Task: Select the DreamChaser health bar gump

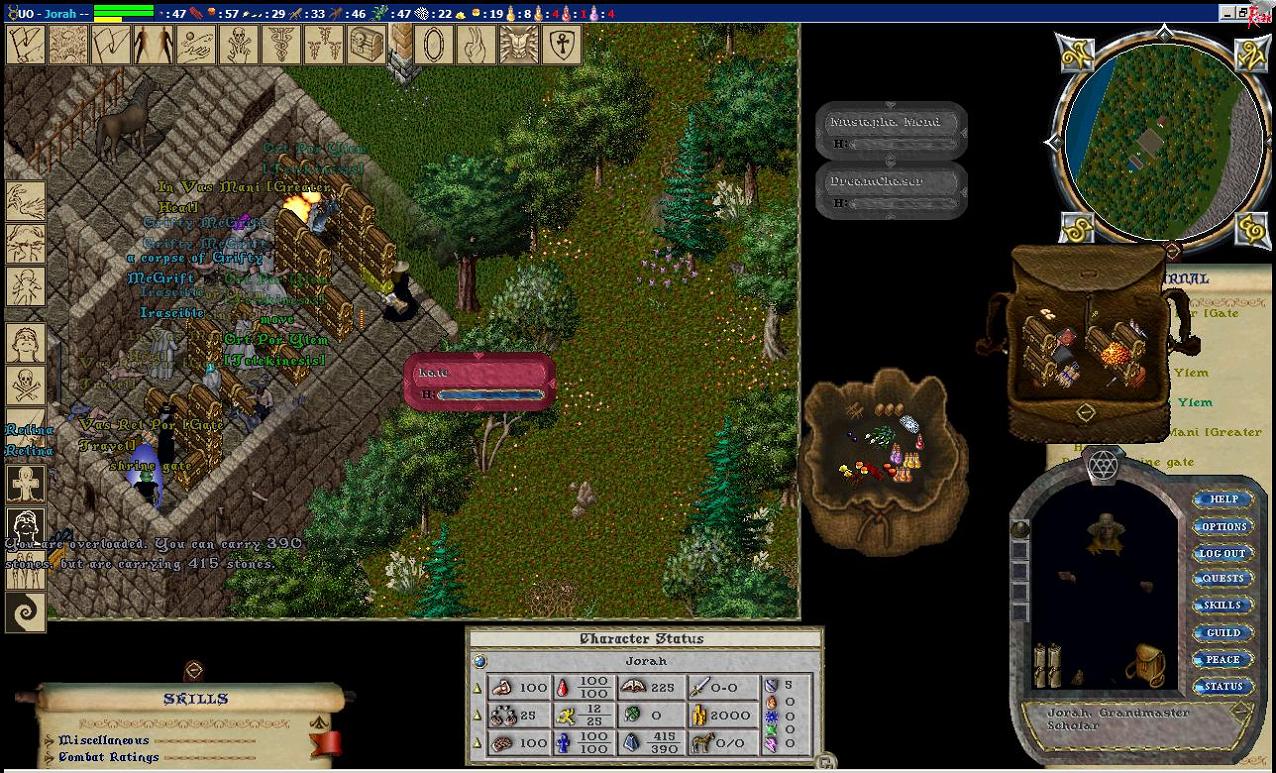Action: point(892,190)
